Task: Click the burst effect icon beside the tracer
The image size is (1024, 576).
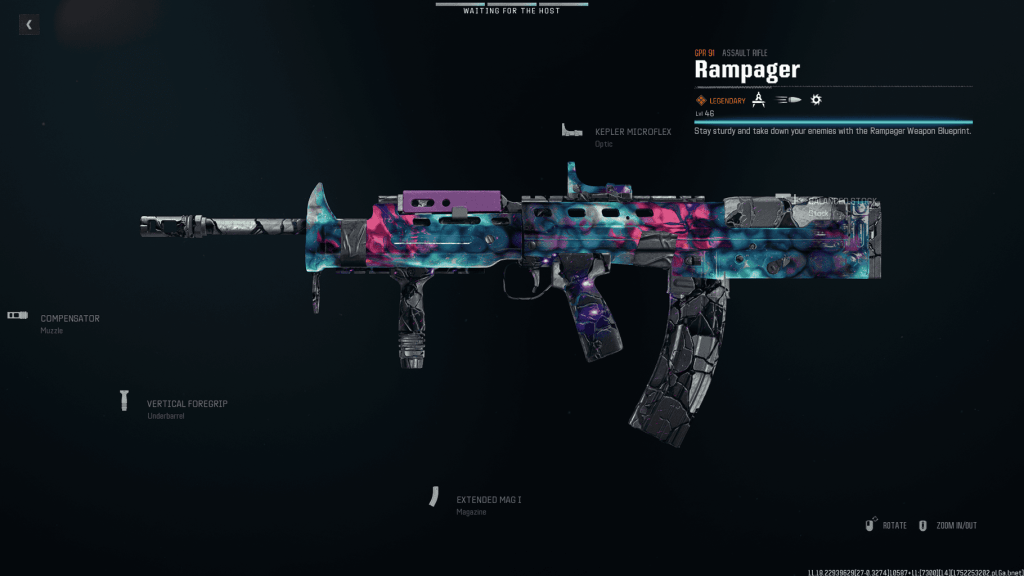Action: [x=816, y=100]
